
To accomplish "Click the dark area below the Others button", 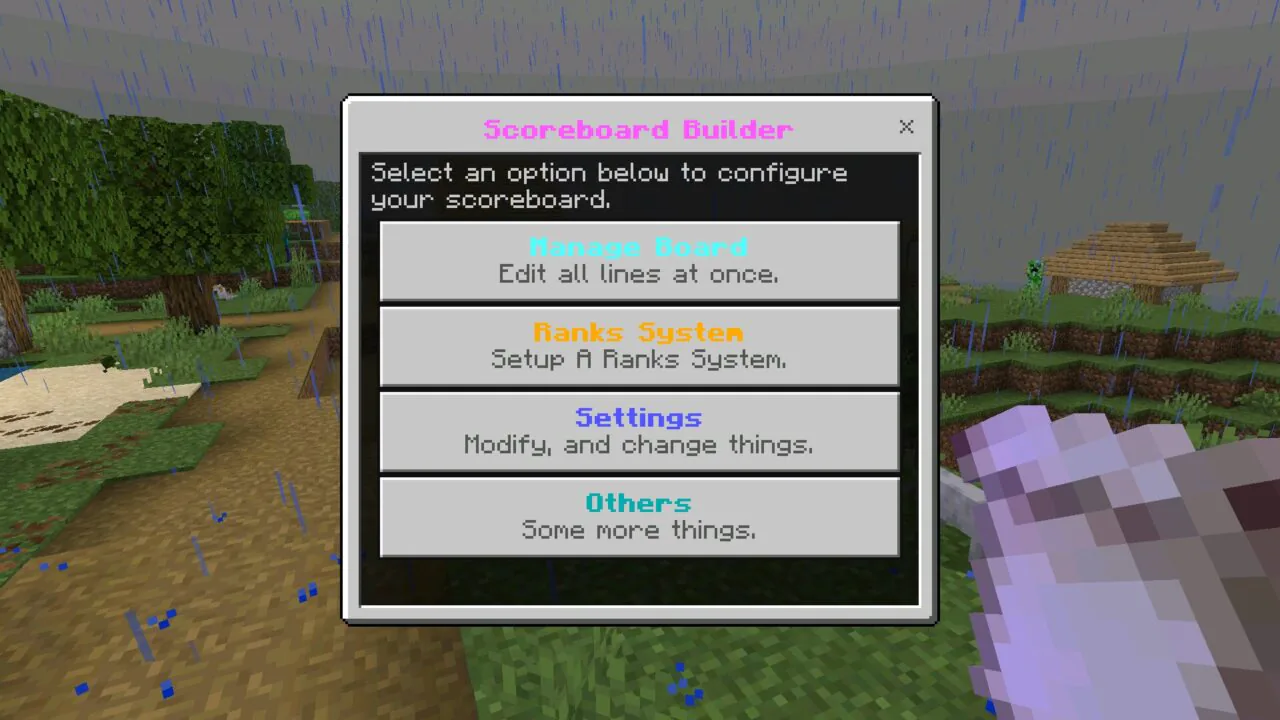I will (639, 580).
